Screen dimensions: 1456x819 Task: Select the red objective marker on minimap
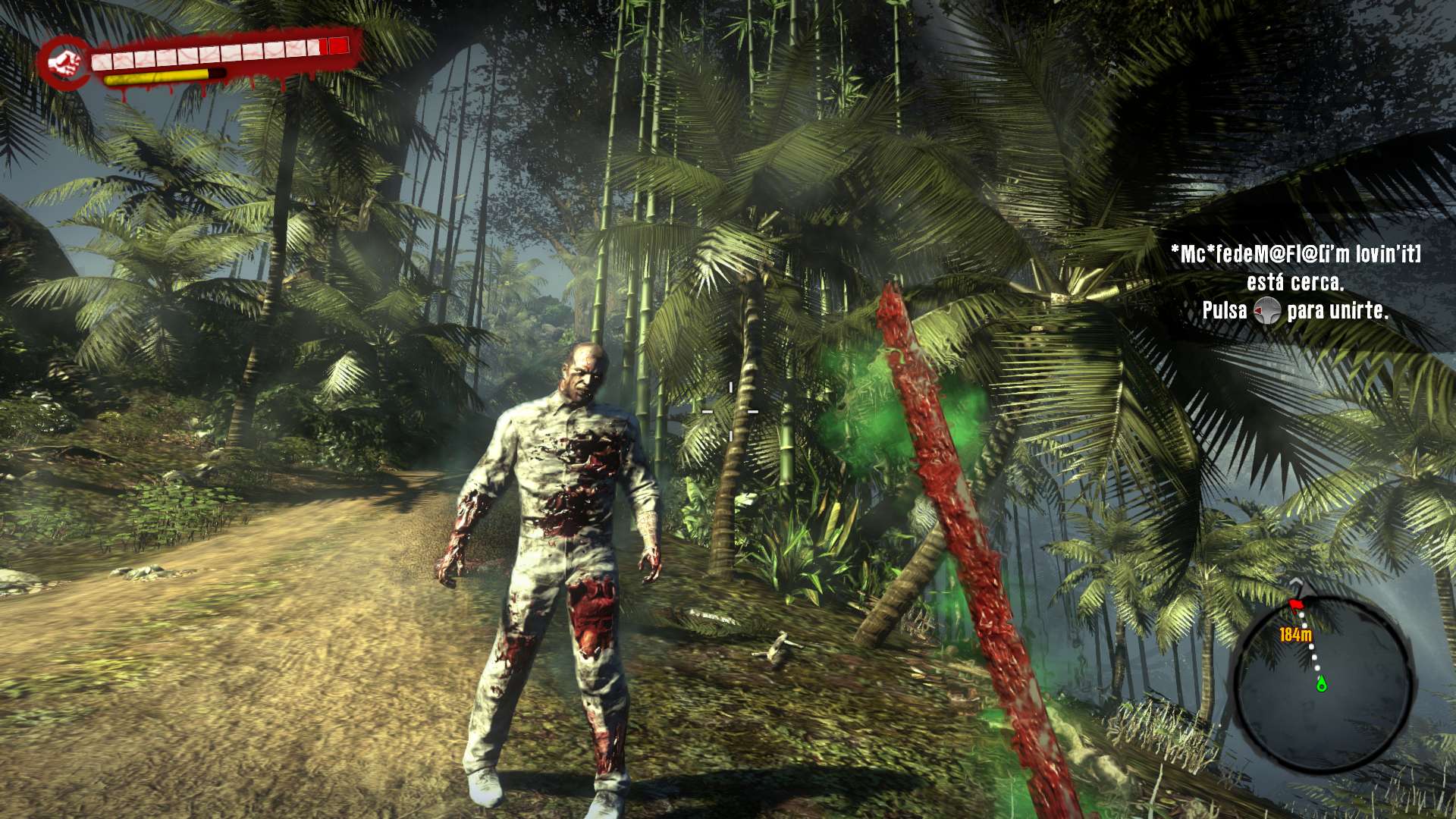pyautogui.click(x=1296, y=603)
